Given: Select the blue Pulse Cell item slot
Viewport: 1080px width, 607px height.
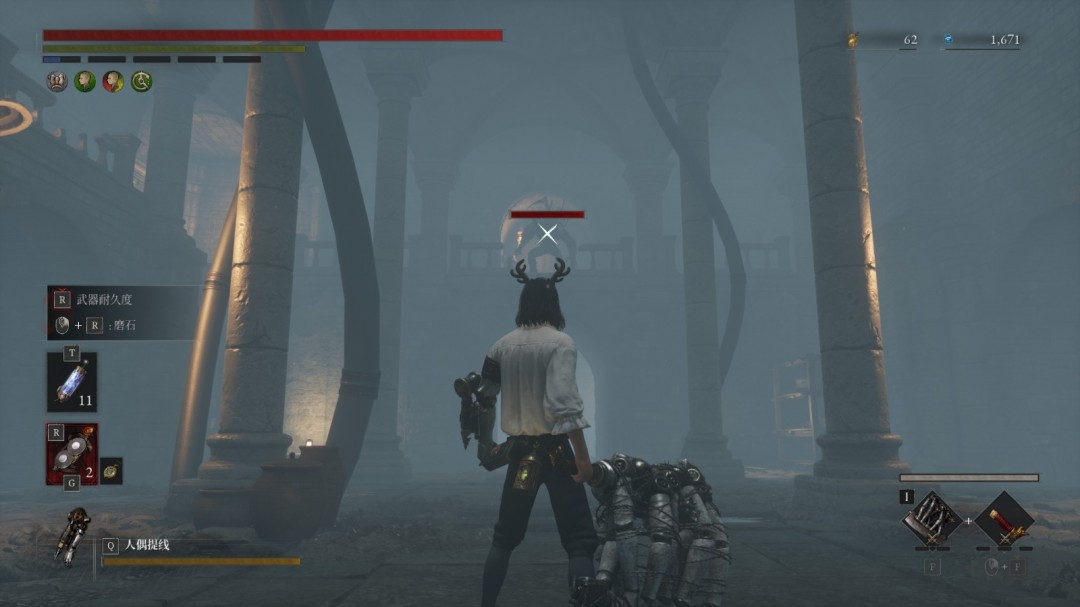Looking at the screenshot, I should pos(71,382).
